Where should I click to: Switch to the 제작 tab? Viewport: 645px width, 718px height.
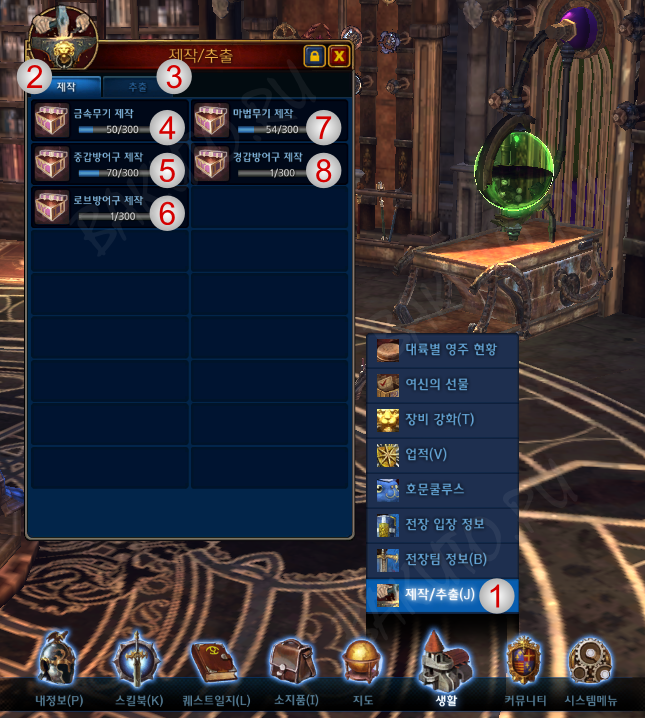click(67, 87)
